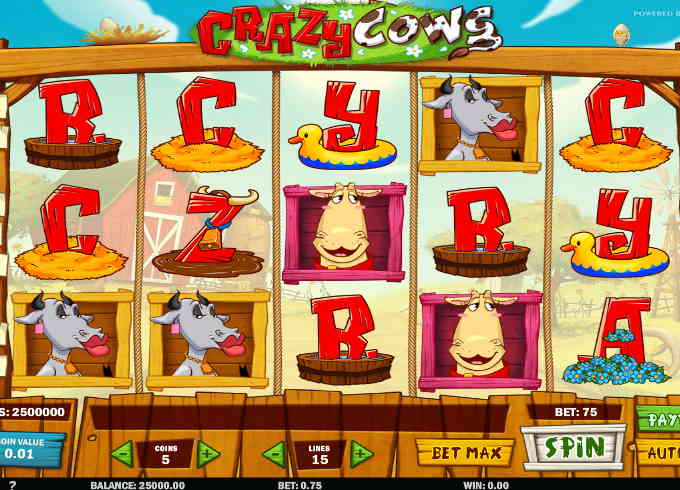The image size is (680, 490).
Task: Activate the Auto play button
Action: [659, 452]
